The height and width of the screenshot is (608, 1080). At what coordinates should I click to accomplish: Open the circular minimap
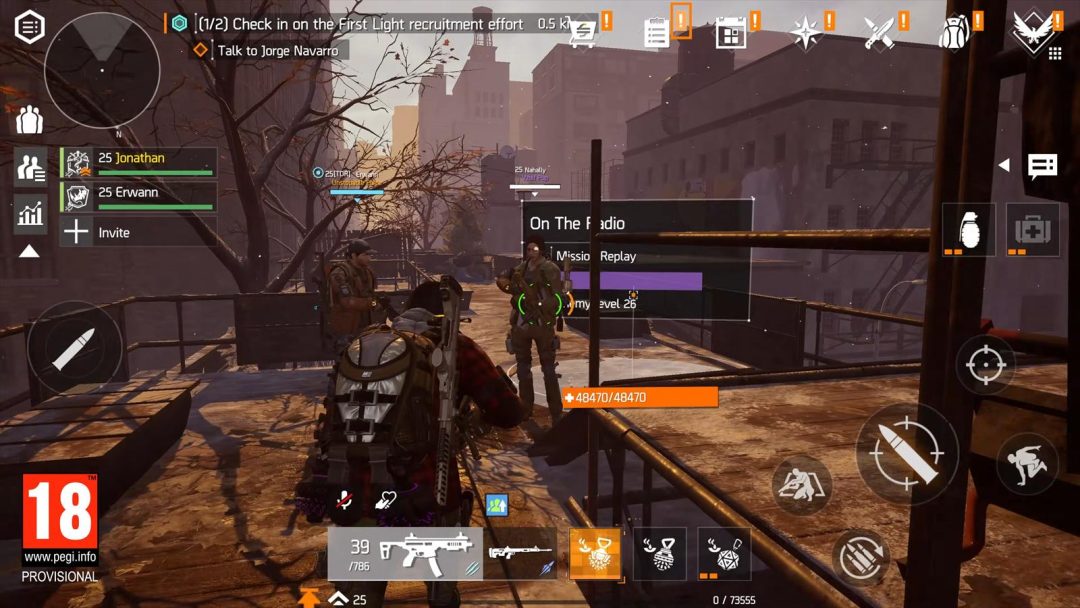click(x=102, y=70)
